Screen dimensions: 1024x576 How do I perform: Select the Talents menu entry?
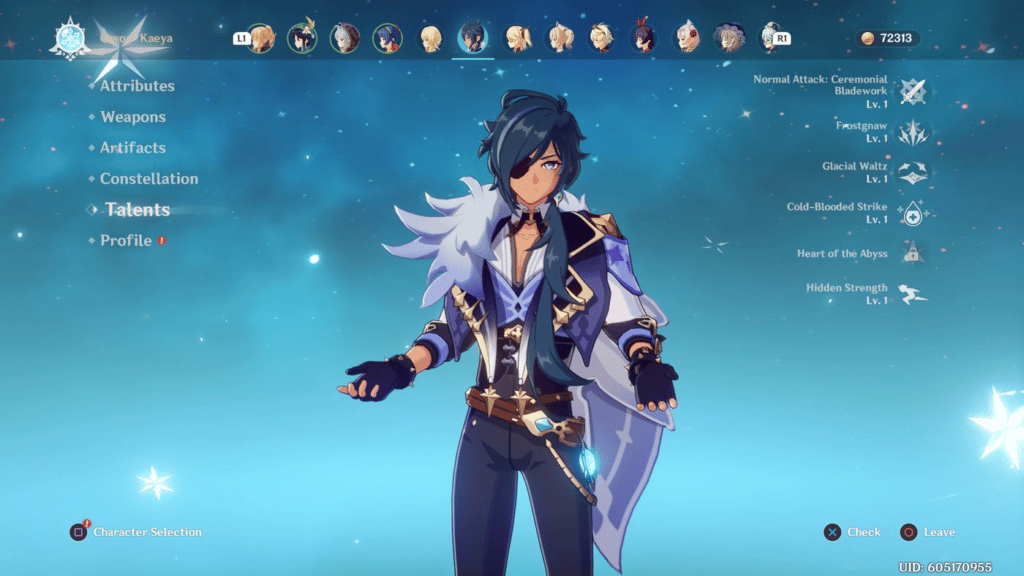click(138, 210)
